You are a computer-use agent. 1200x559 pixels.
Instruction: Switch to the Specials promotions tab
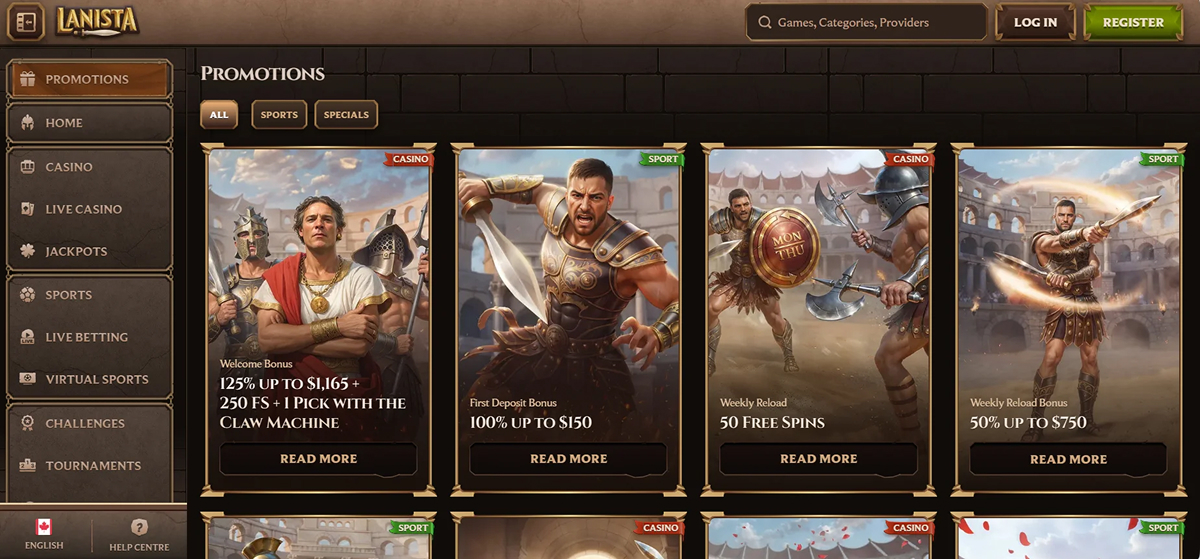coord(346,115)
